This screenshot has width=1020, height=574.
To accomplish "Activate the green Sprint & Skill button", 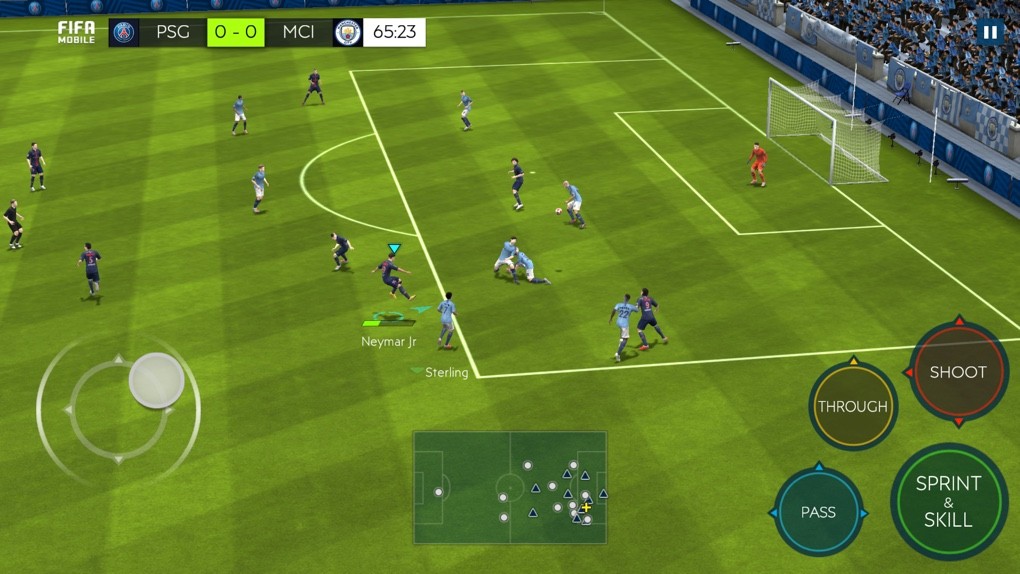I will pos(947,501).
